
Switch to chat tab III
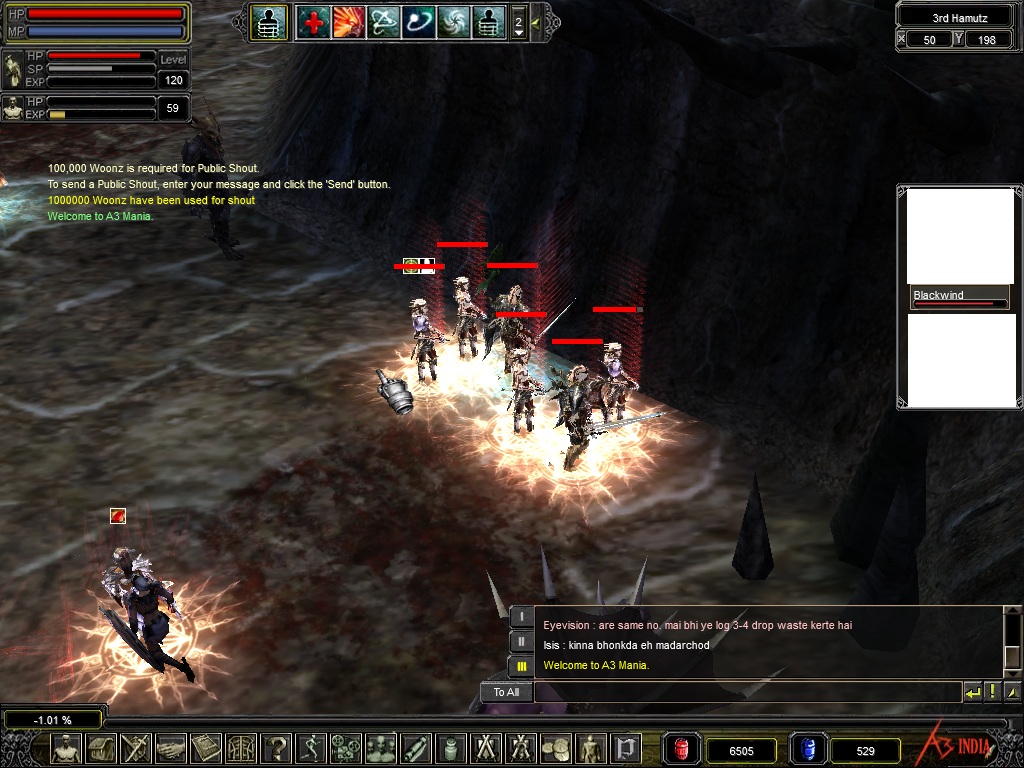[x=522, y=665]
